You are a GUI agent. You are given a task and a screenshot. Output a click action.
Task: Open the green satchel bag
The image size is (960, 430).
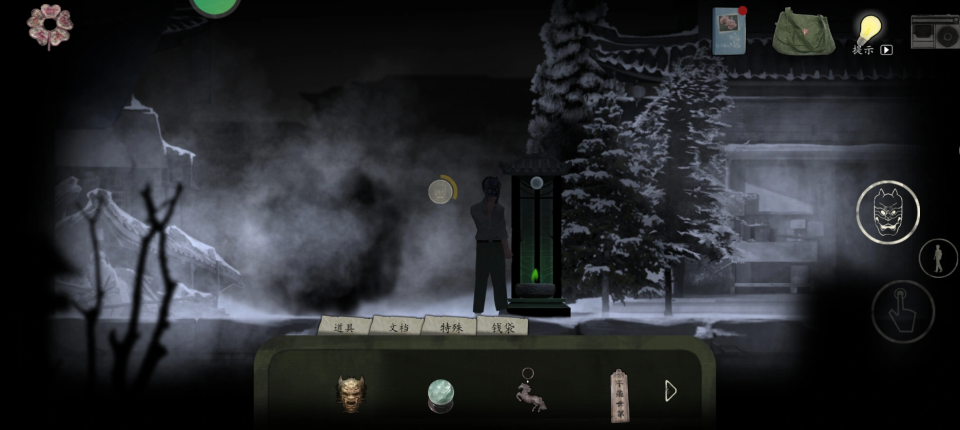[x=803, y=32]
